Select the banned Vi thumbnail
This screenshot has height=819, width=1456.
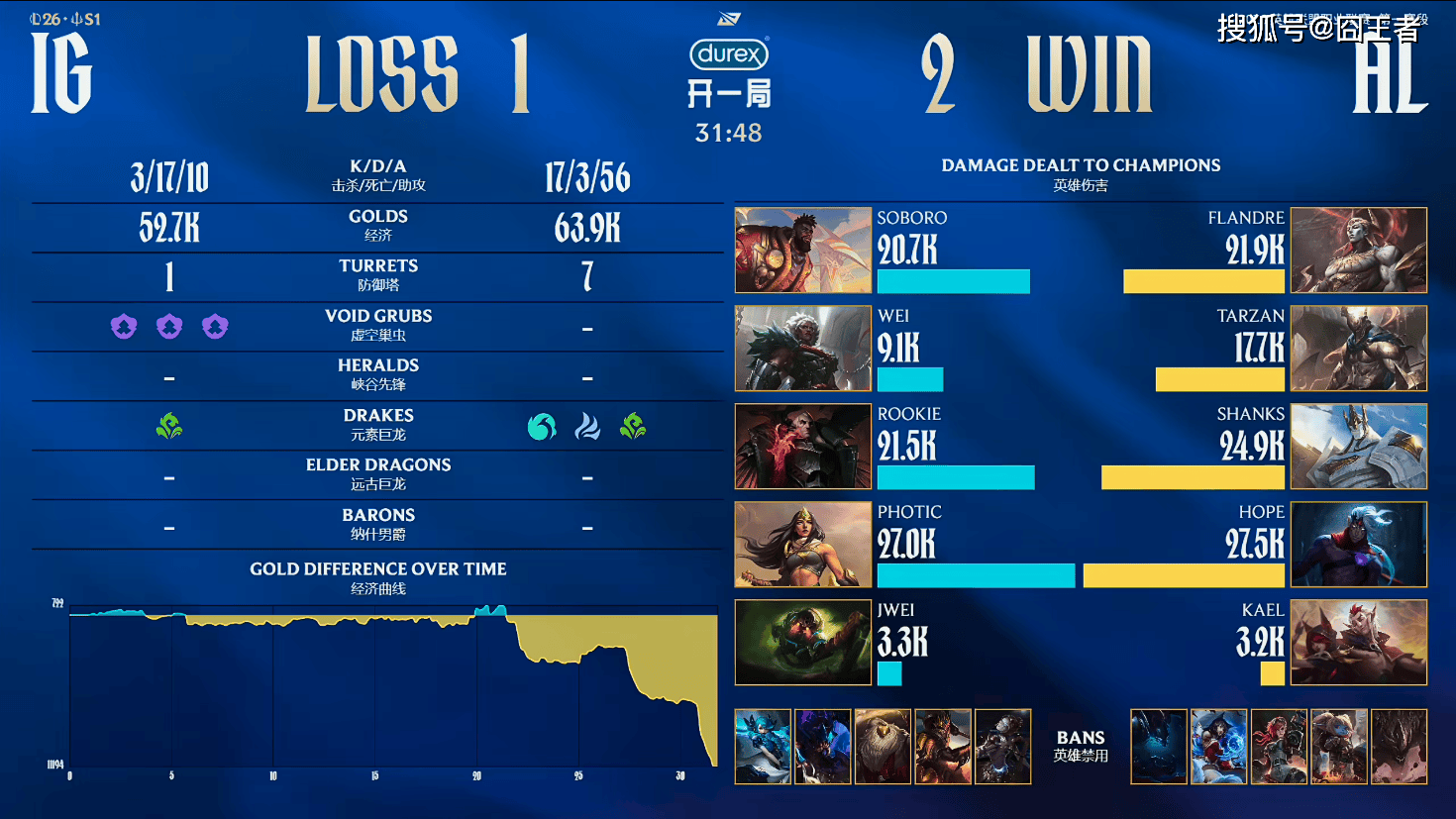point(1279,747)
